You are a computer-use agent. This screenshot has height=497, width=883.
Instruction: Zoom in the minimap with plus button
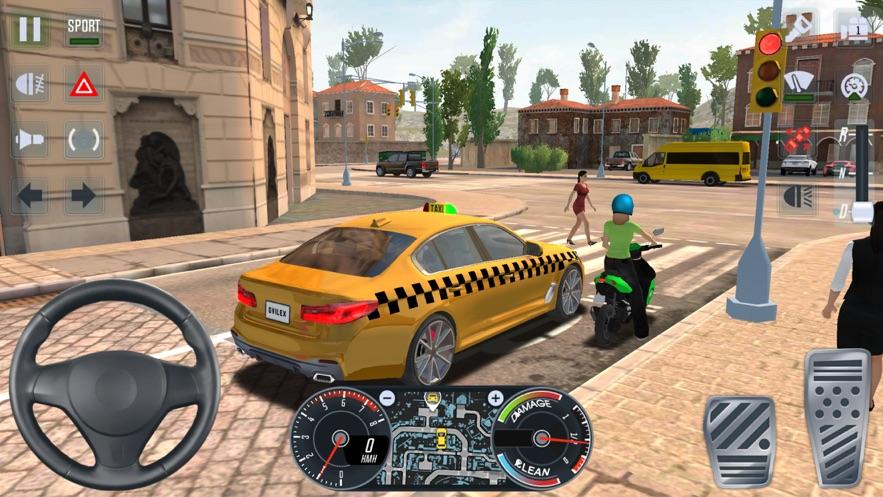click(x=494, y=398)
